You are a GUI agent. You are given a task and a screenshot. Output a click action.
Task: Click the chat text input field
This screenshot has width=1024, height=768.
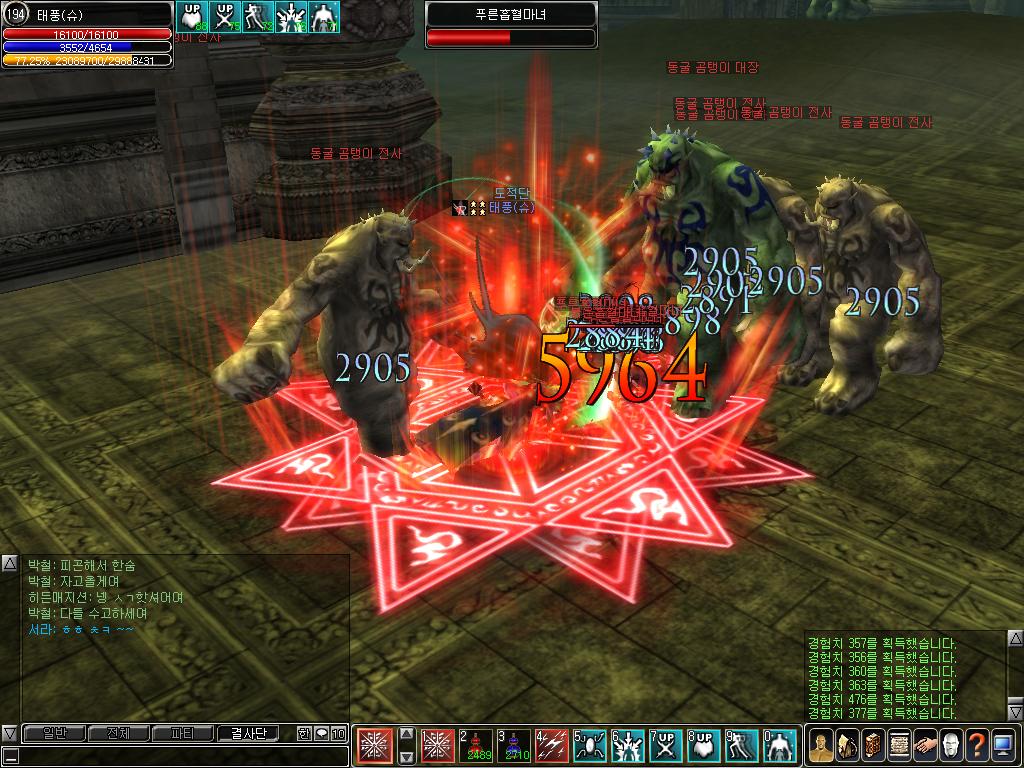click(x=180, y=756)
